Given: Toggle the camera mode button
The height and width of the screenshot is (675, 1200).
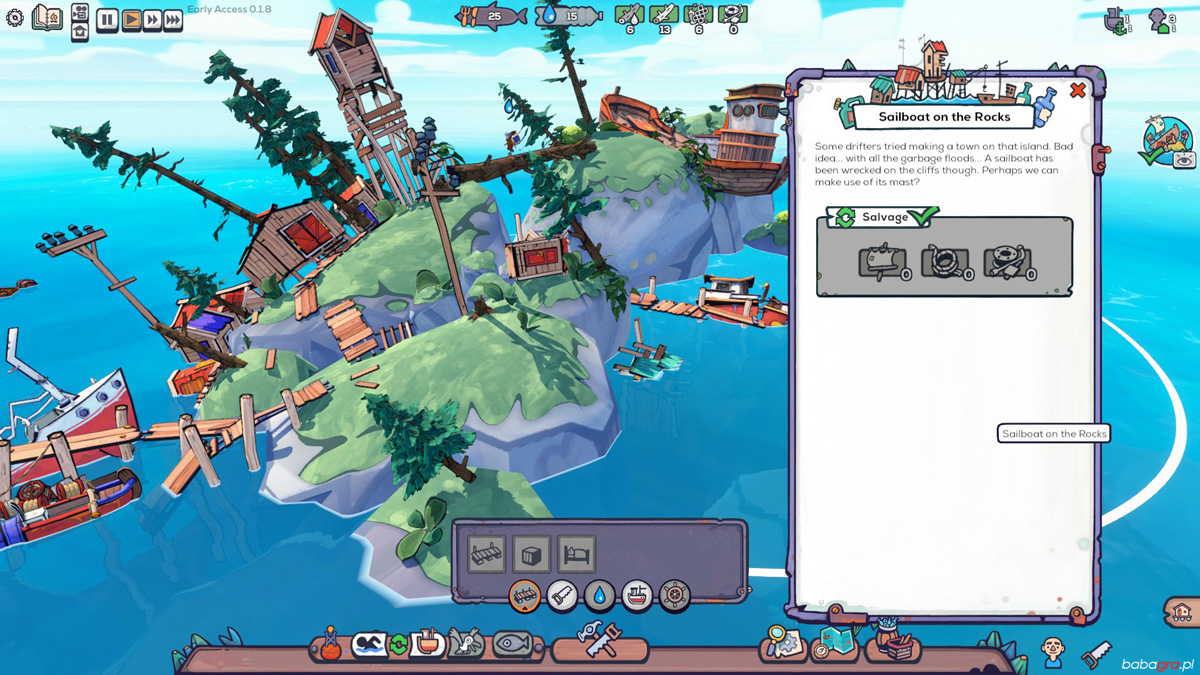Looking at the screenshot, I should click(x=80, y=12).
